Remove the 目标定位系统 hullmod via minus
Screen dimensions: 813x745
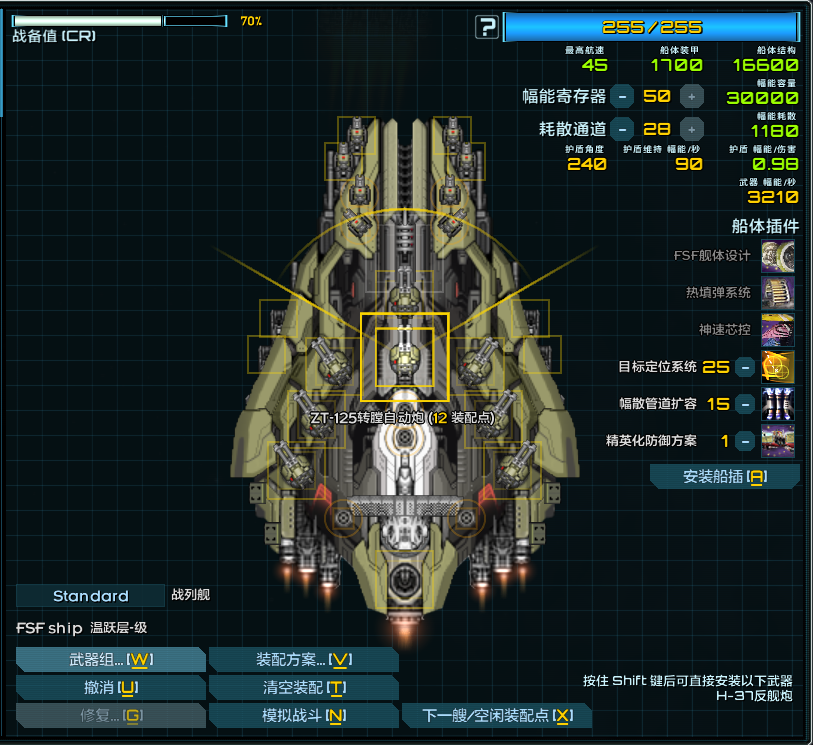tap(744, 367)
